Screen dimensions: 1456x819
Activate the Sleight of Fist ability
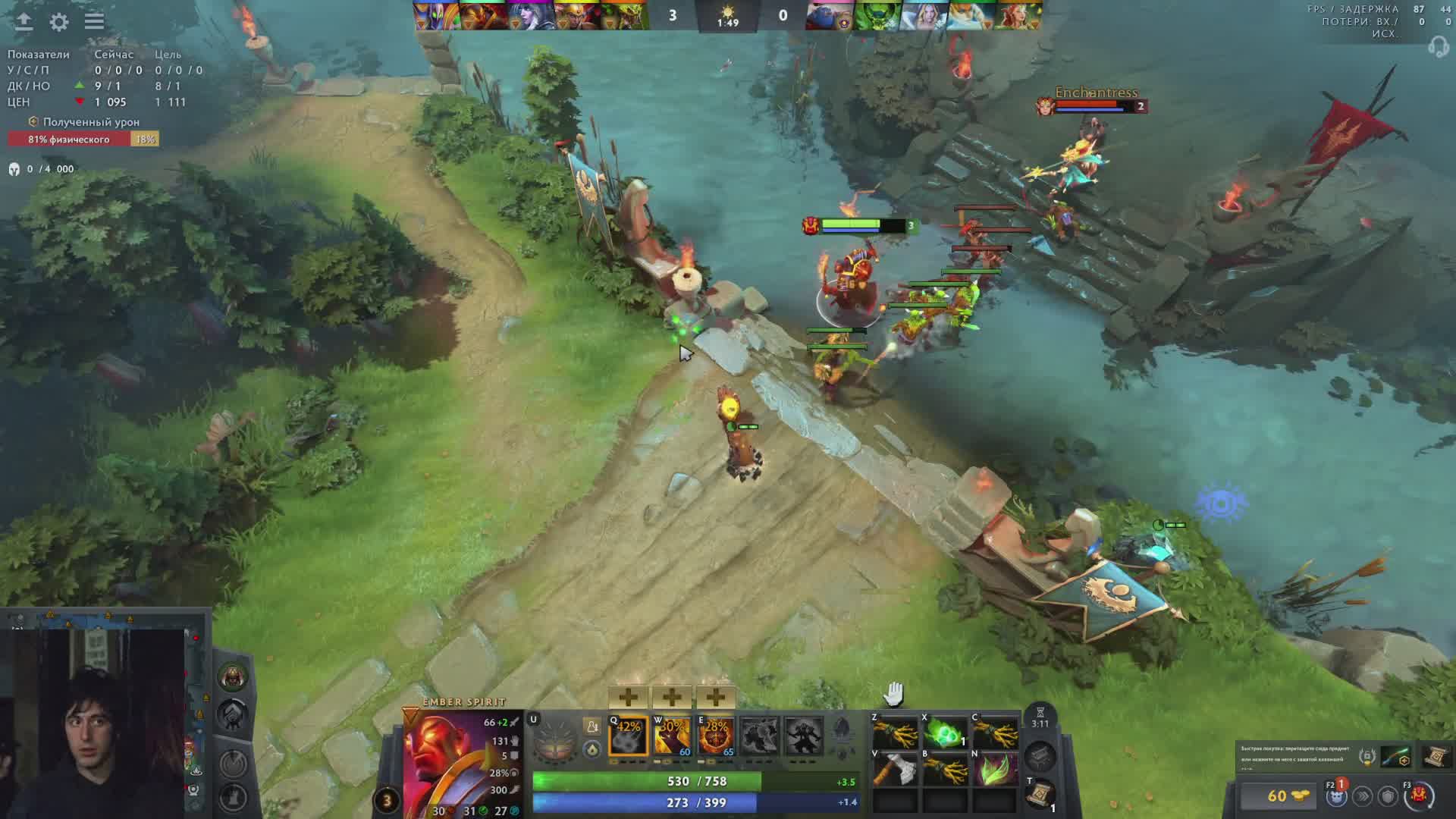(672, 734)
